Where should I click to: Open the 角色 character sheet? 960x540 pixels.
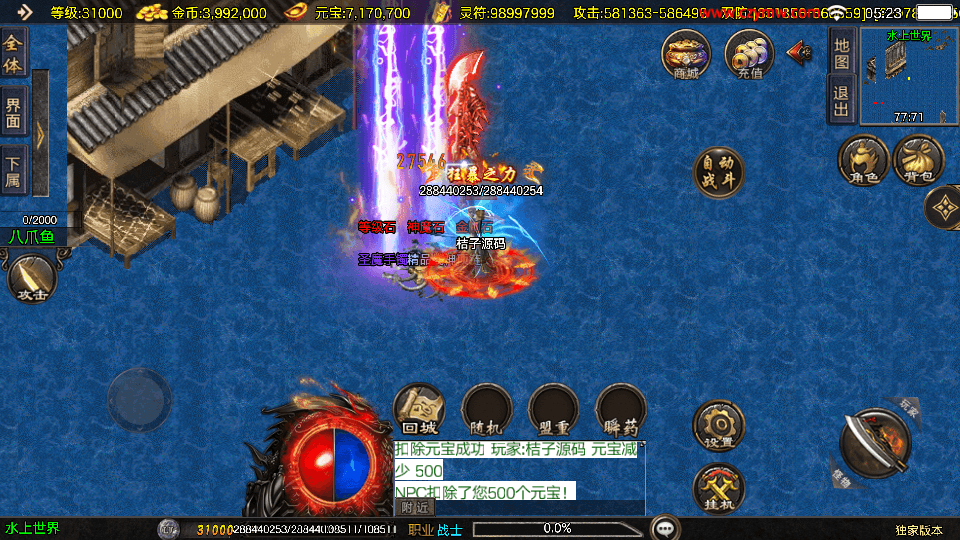863,161
